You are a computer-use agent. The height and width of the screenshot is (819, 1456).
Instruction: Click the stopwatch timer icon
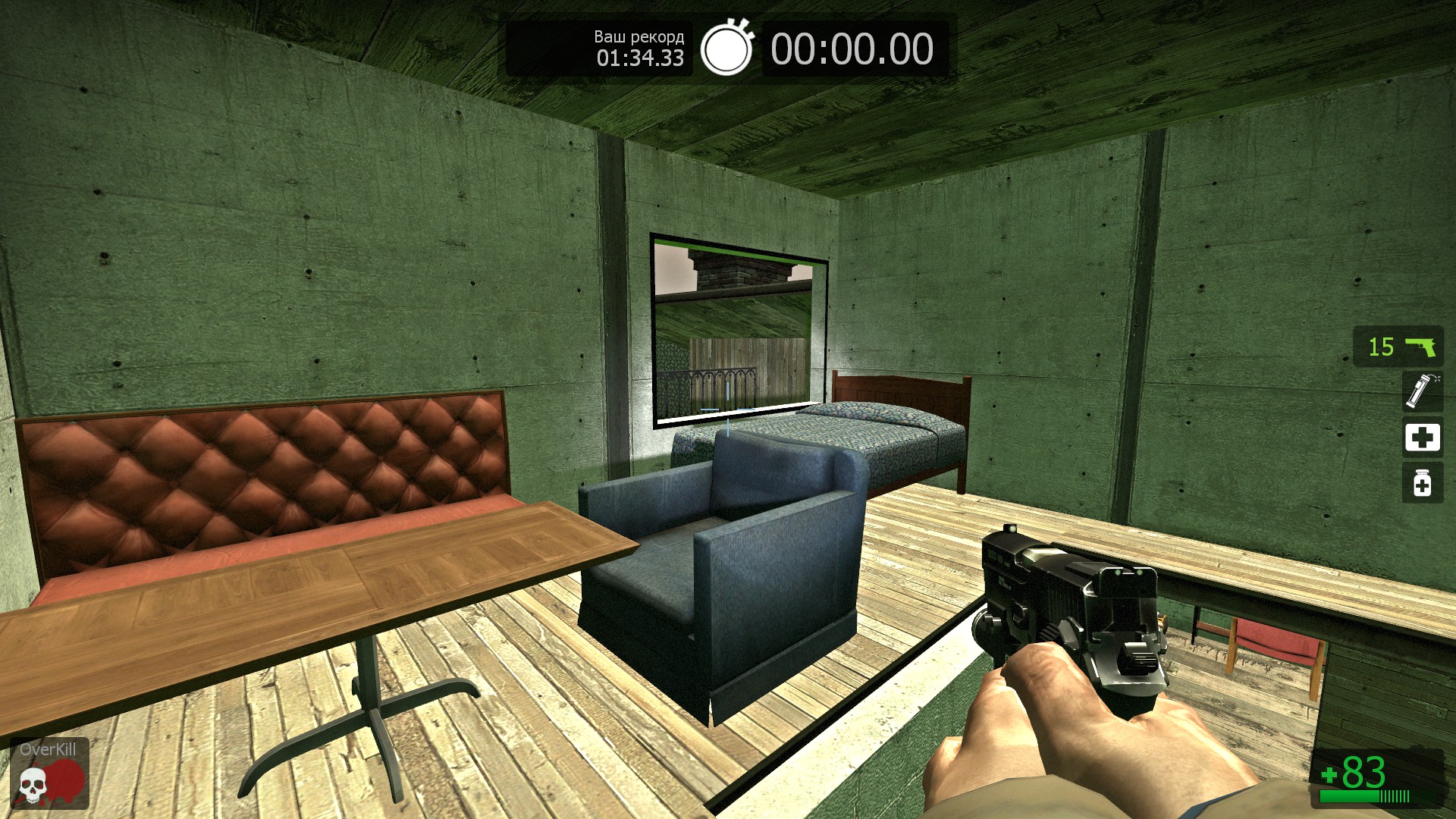(726, 48)
